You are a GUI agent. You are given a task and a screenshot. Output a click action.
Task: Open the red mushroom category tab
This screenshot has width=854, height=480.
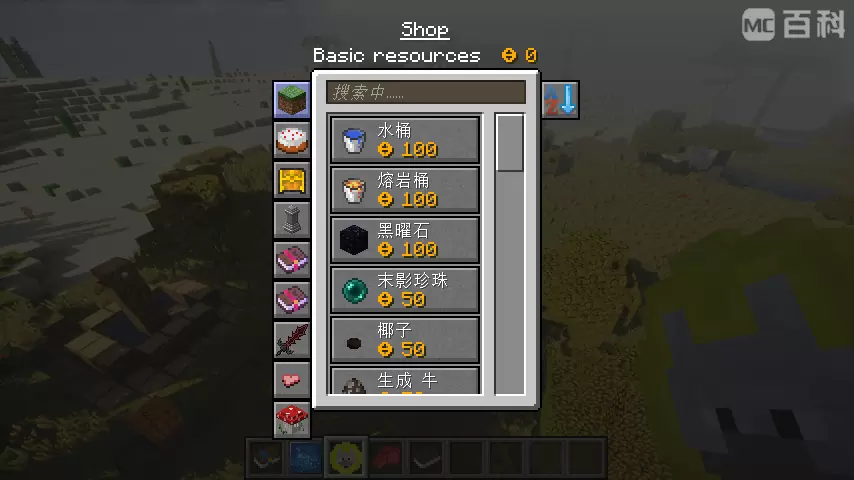point(292,419)
